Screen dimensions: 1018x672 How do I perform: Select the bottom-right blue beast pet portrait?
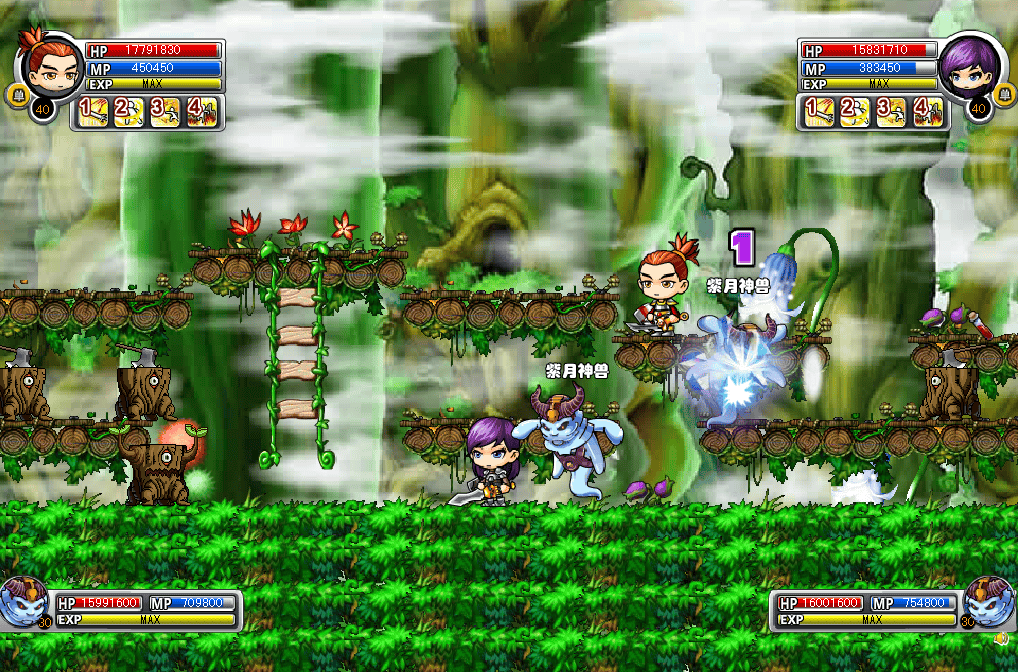tap(989, 604)
